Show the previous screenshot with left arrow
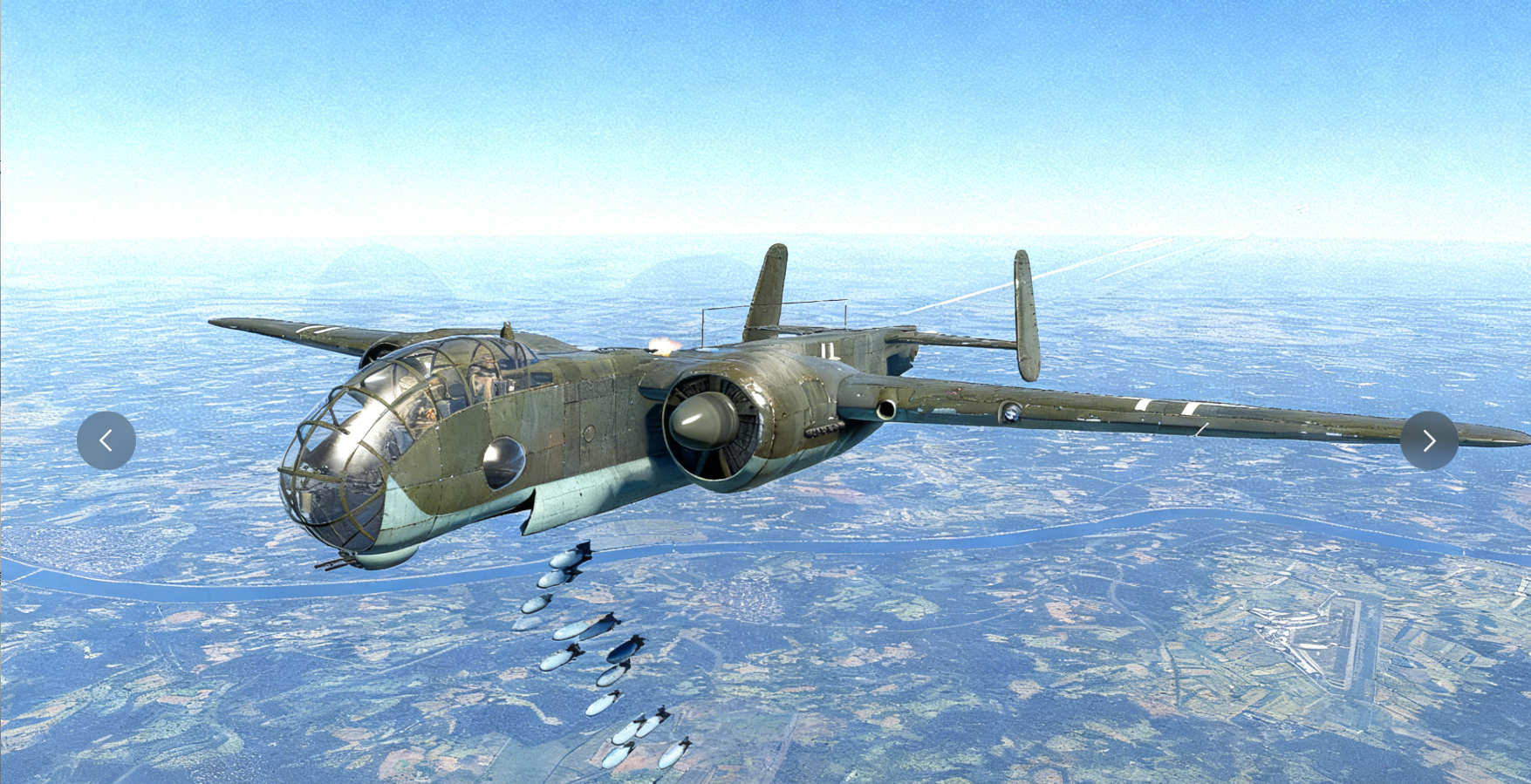1531x784 pixels. 106,441
